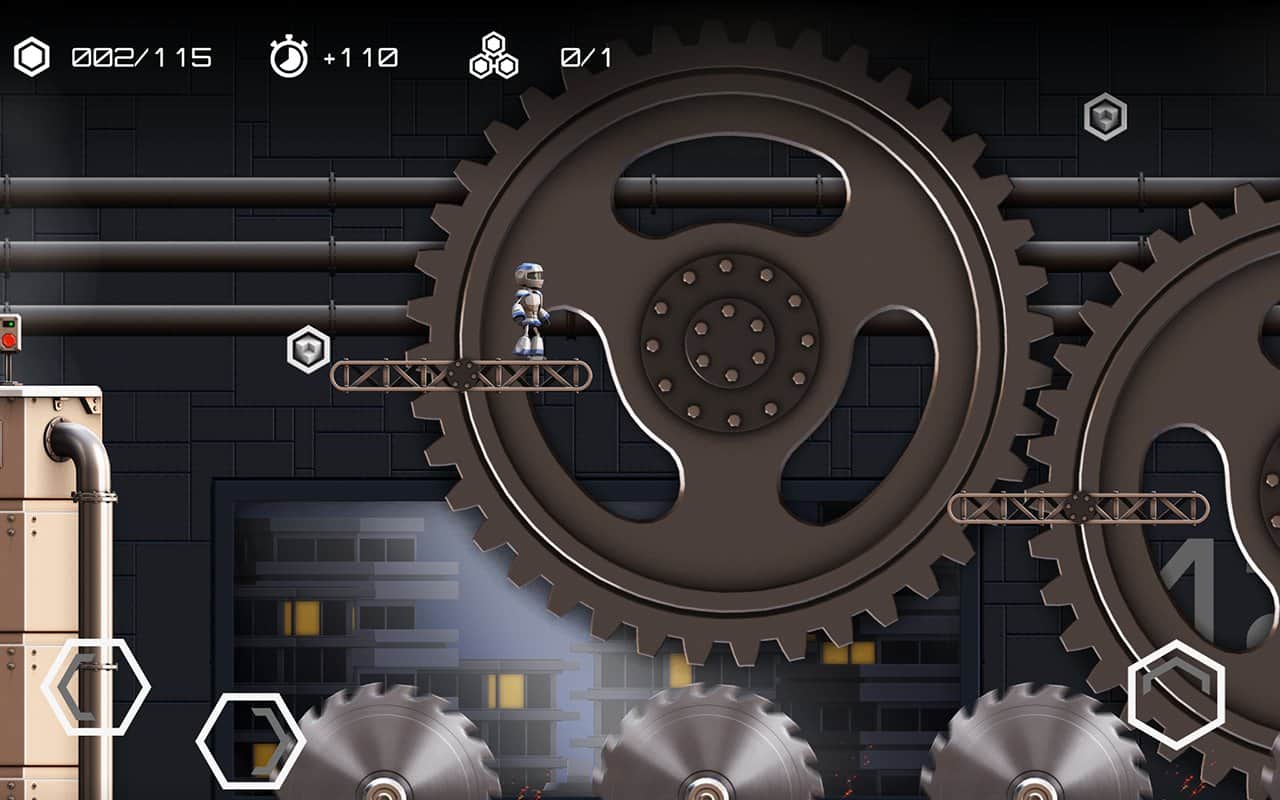Tap the move-right hexagon button
This screenshot has height=800, width=1280.
251,741
